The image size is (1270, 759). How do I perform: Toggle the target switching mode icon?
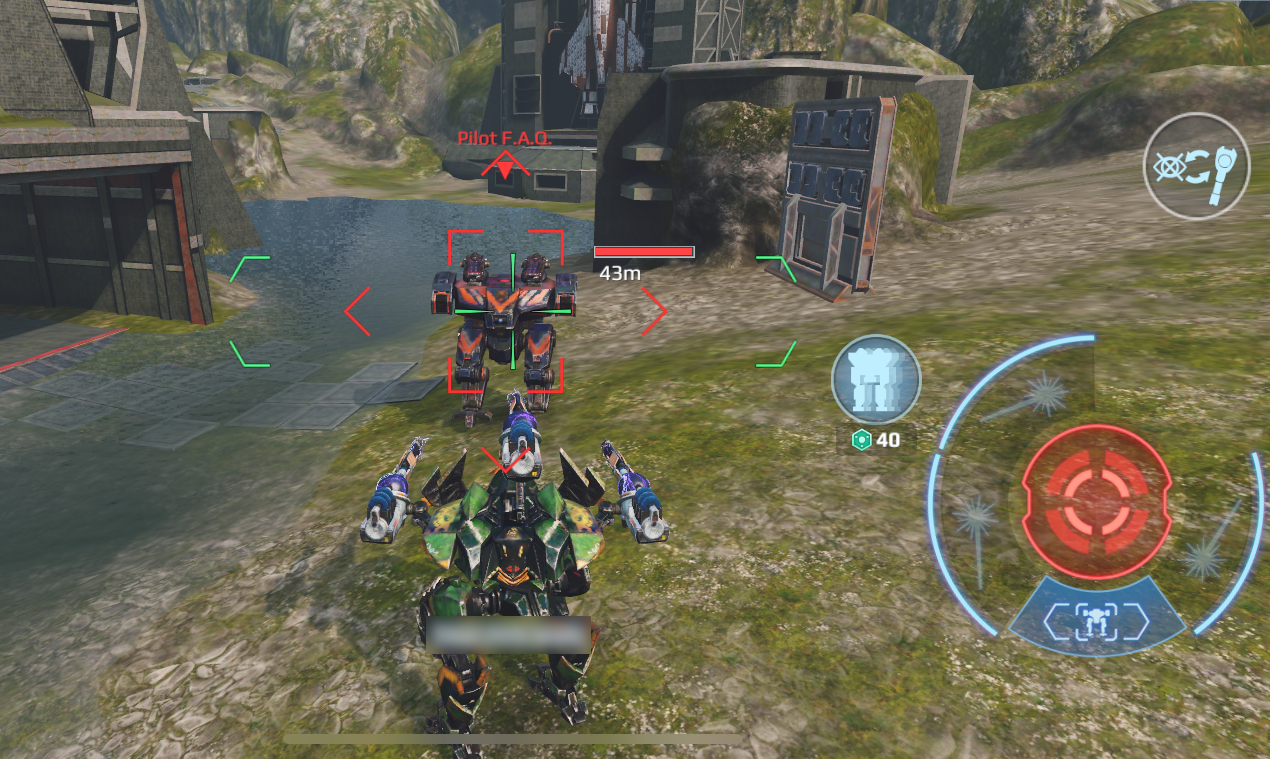click(x=1196, y=166)
